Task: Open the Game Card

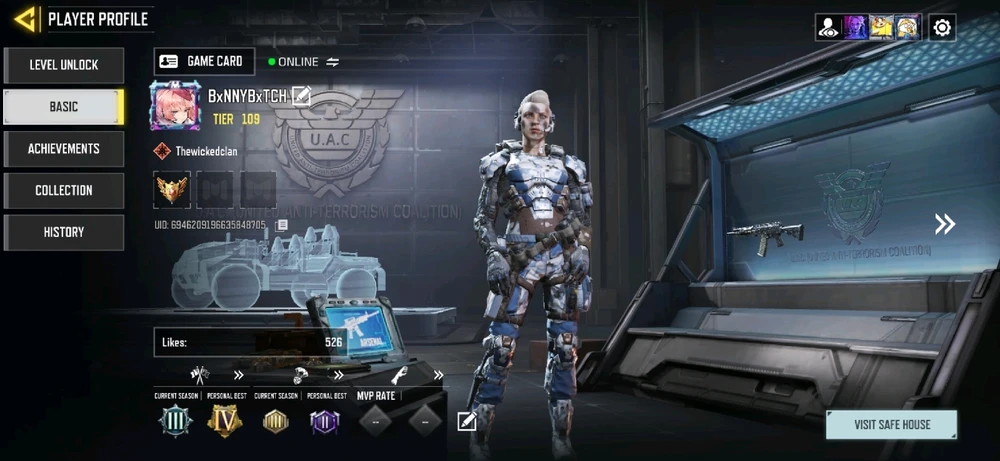Action: pos(204,61)
